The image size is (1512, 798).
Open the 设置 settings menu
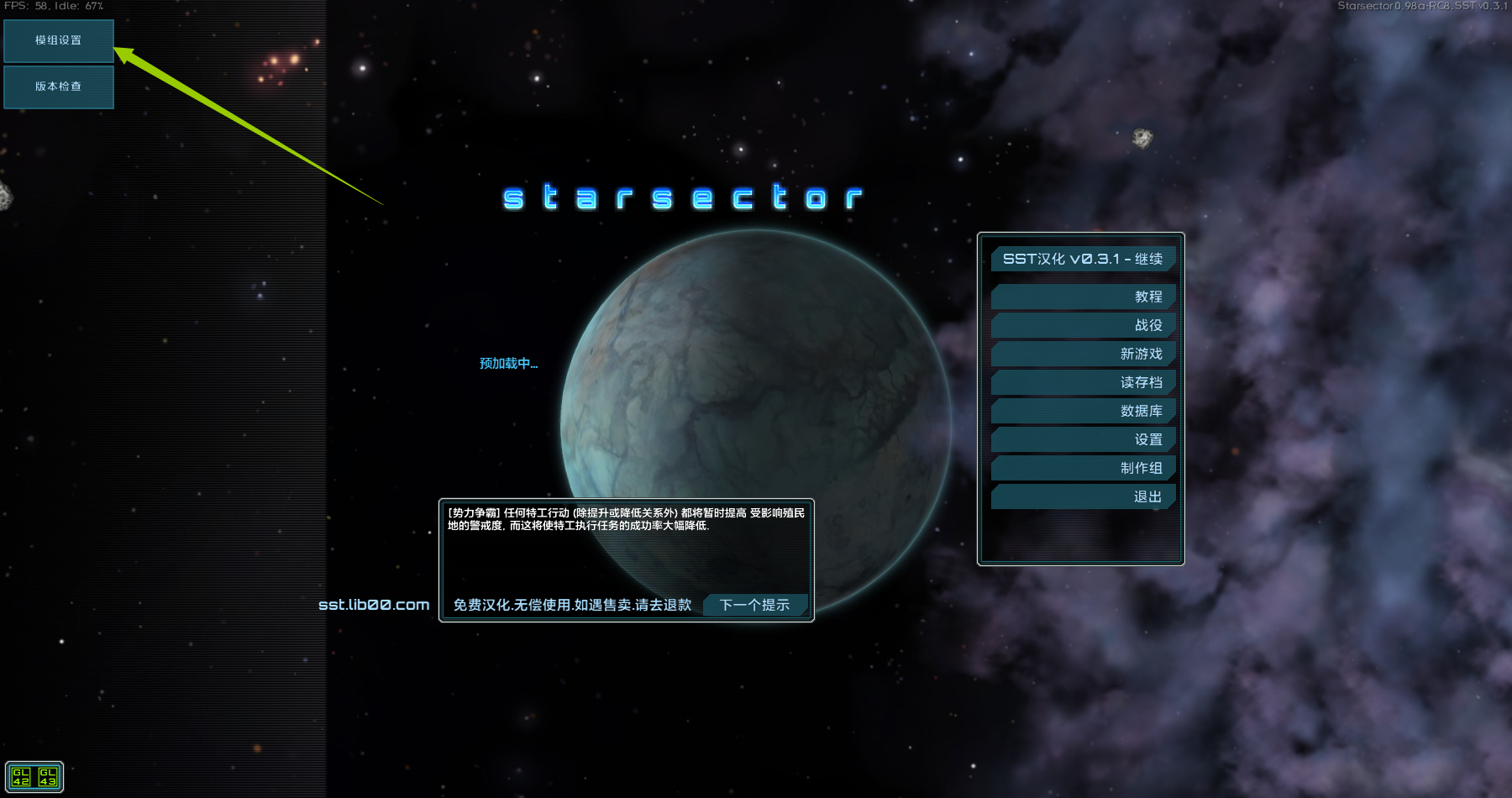click(x=1083, y=439)
